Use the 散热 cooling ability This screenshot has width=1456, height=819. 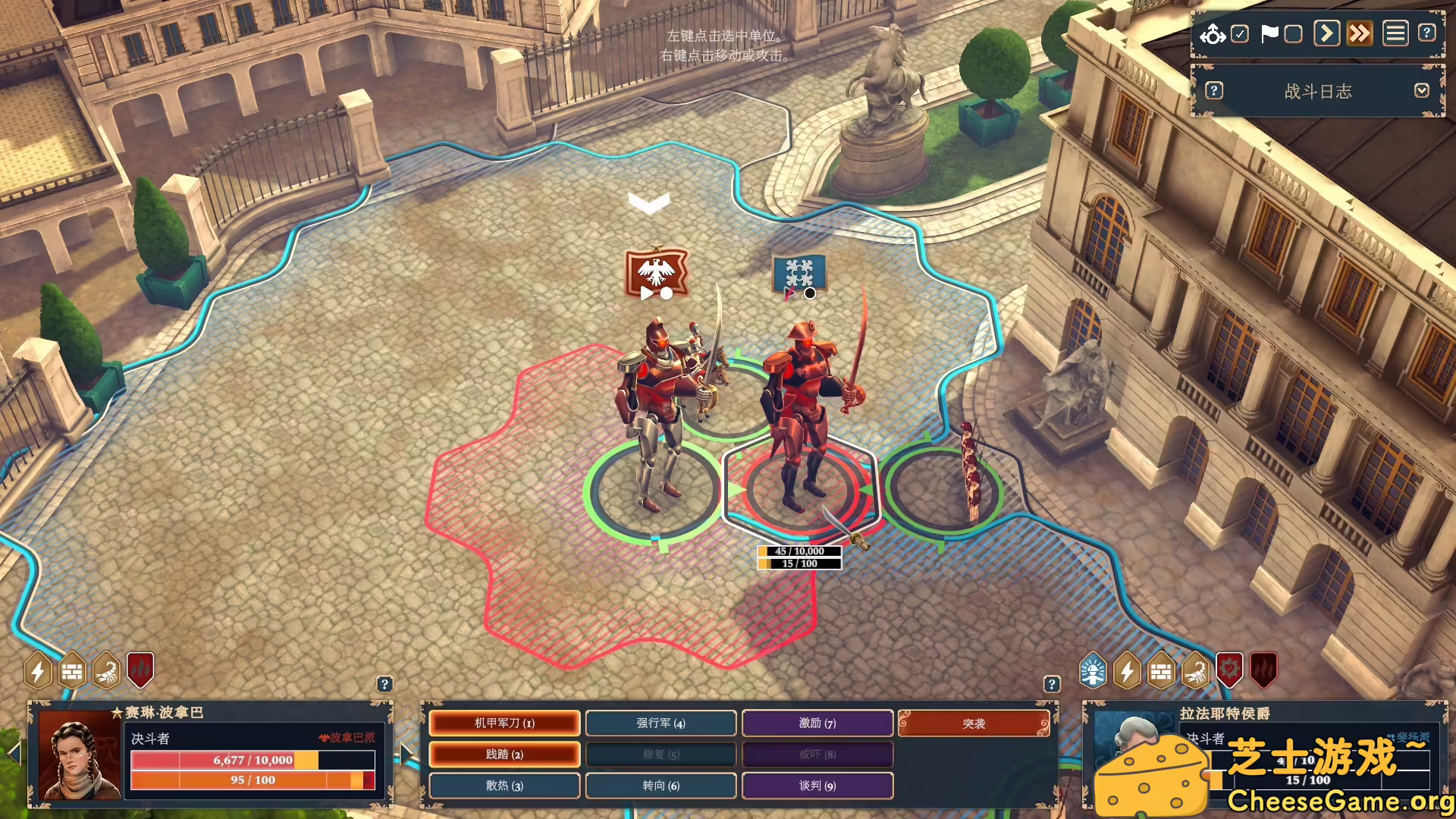click(504, 786)
